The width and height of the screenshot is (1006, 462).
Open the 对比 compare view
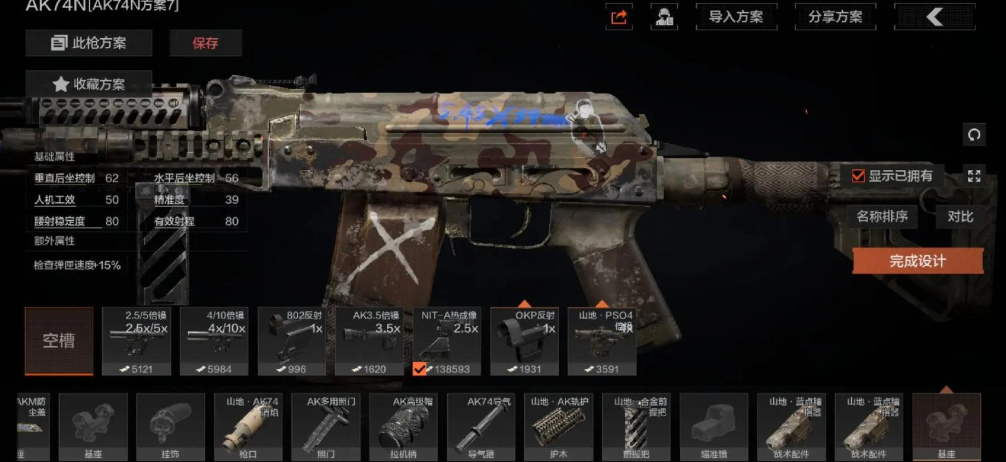(x=960, y=216)
